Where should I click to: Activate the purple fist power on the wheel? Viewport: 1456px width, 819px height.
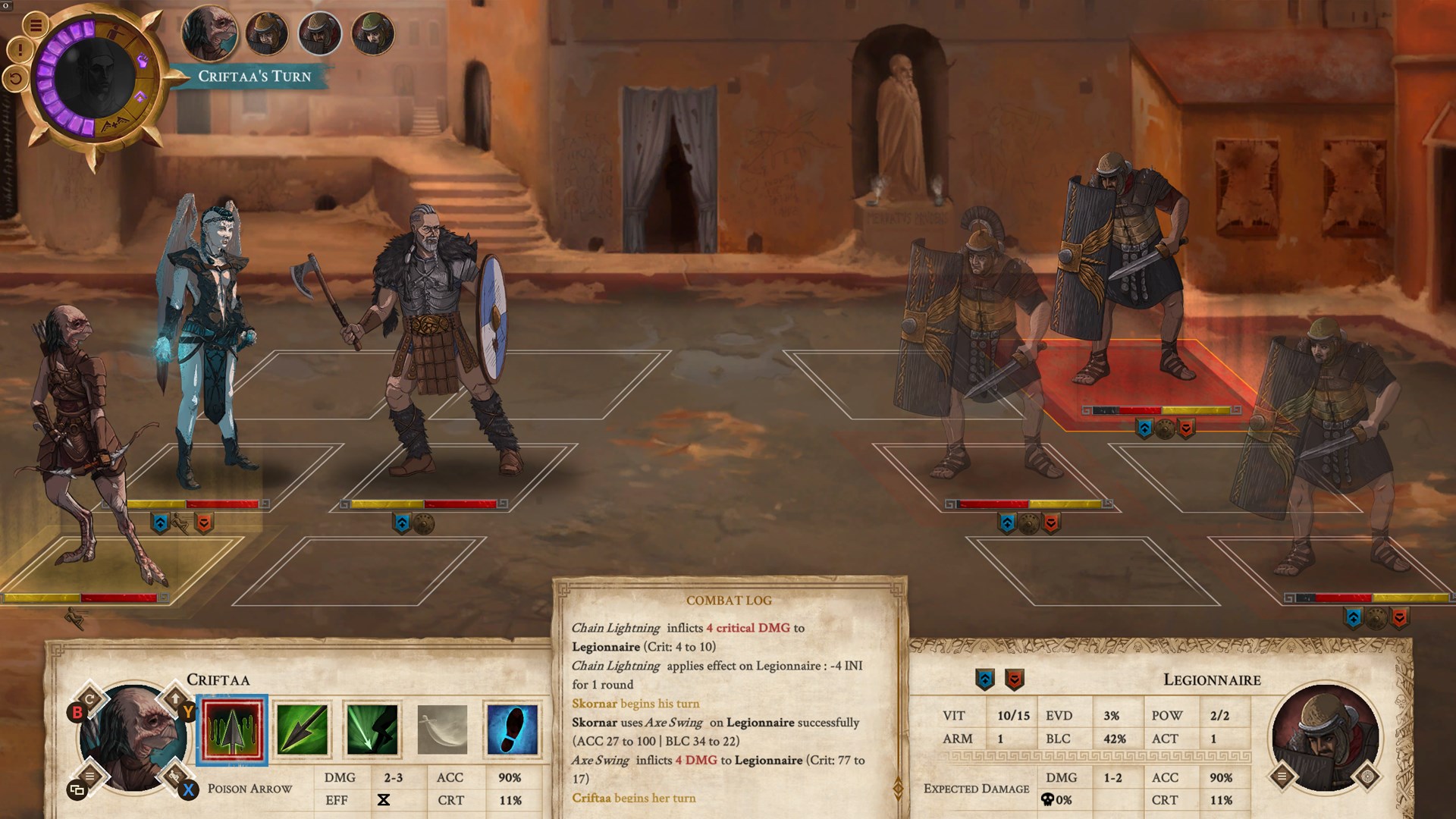coord(142,61)
